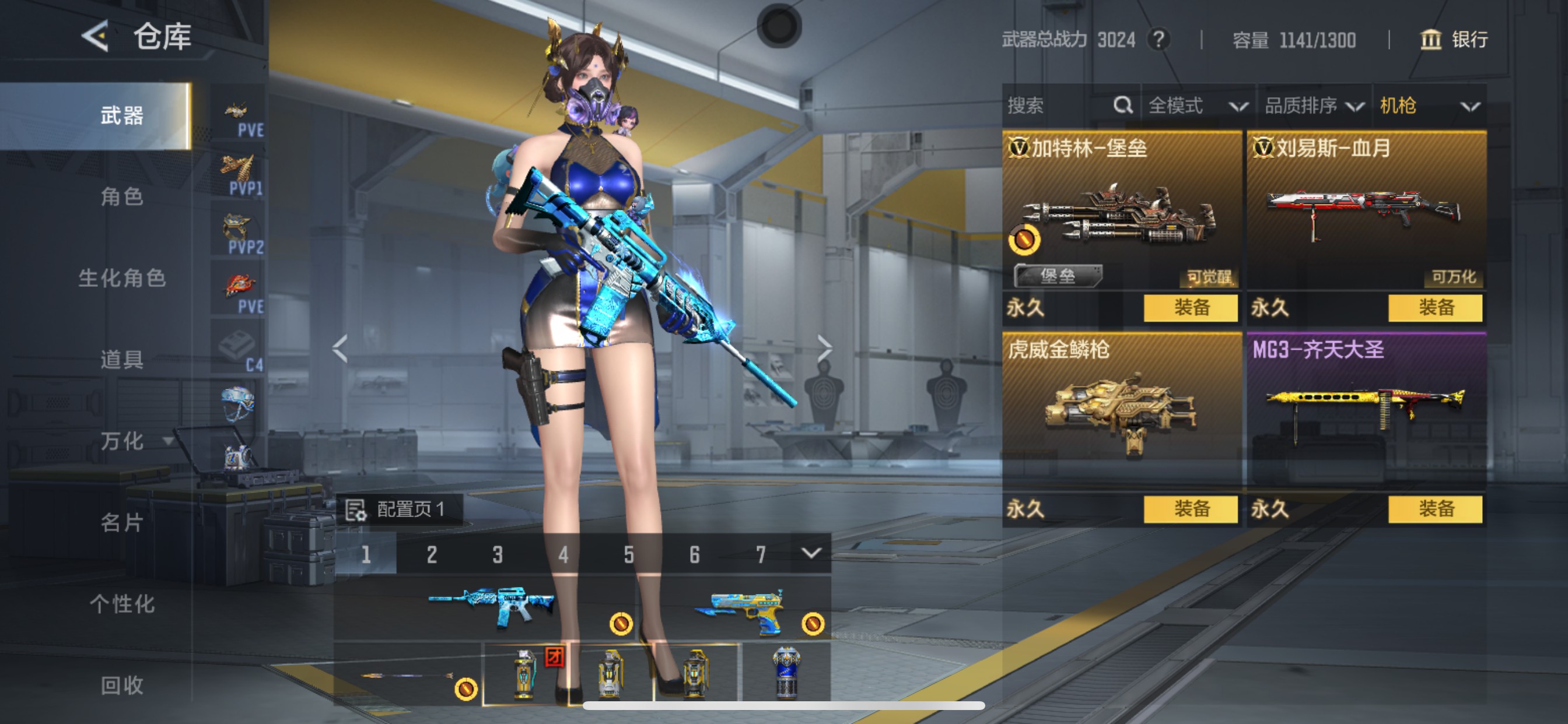
Task: Open the 回收 recycle section
Action: (122, 685)
